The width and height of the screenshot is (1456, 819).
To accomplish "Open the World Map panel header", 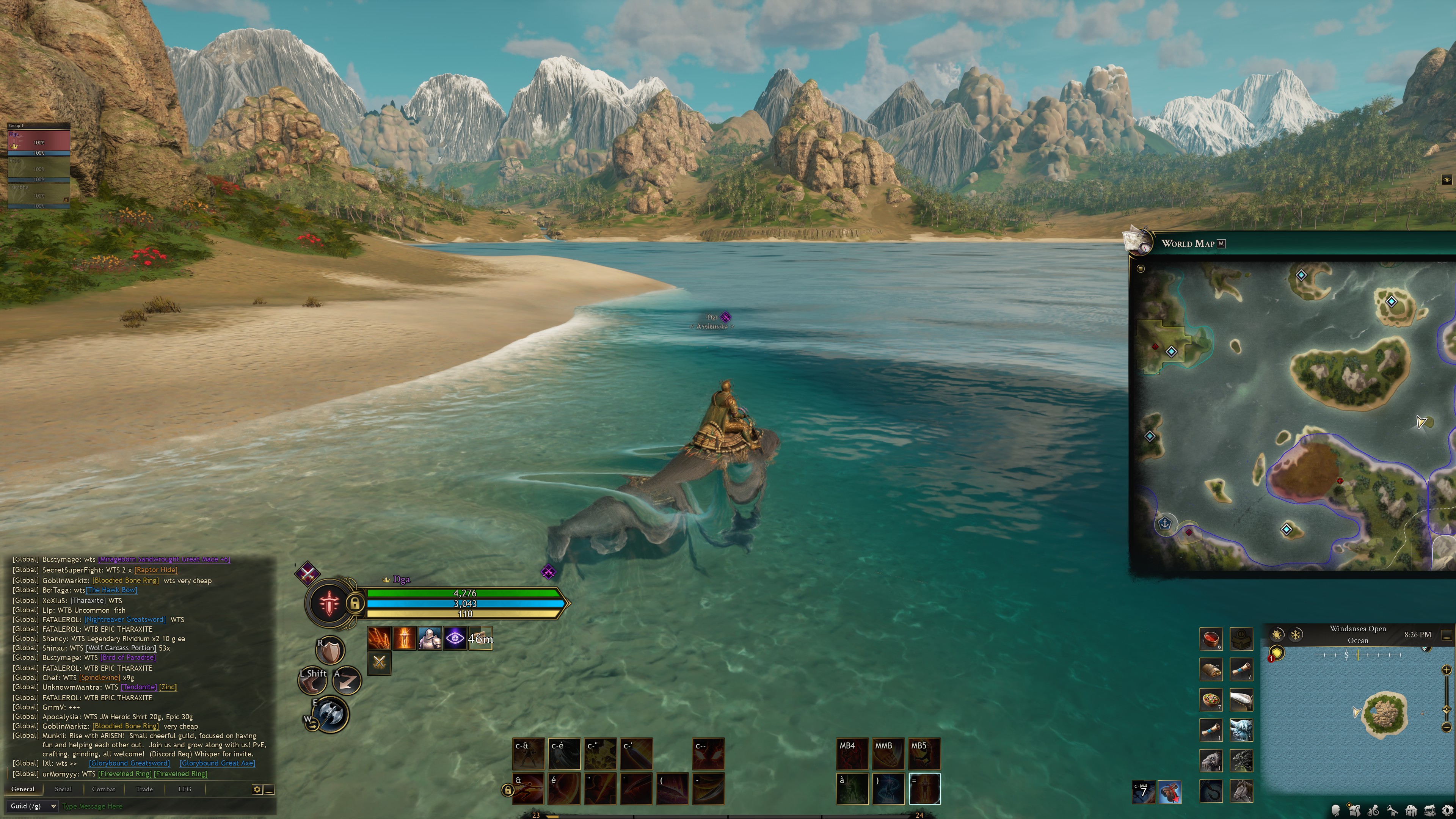I will coord(1188,243).
